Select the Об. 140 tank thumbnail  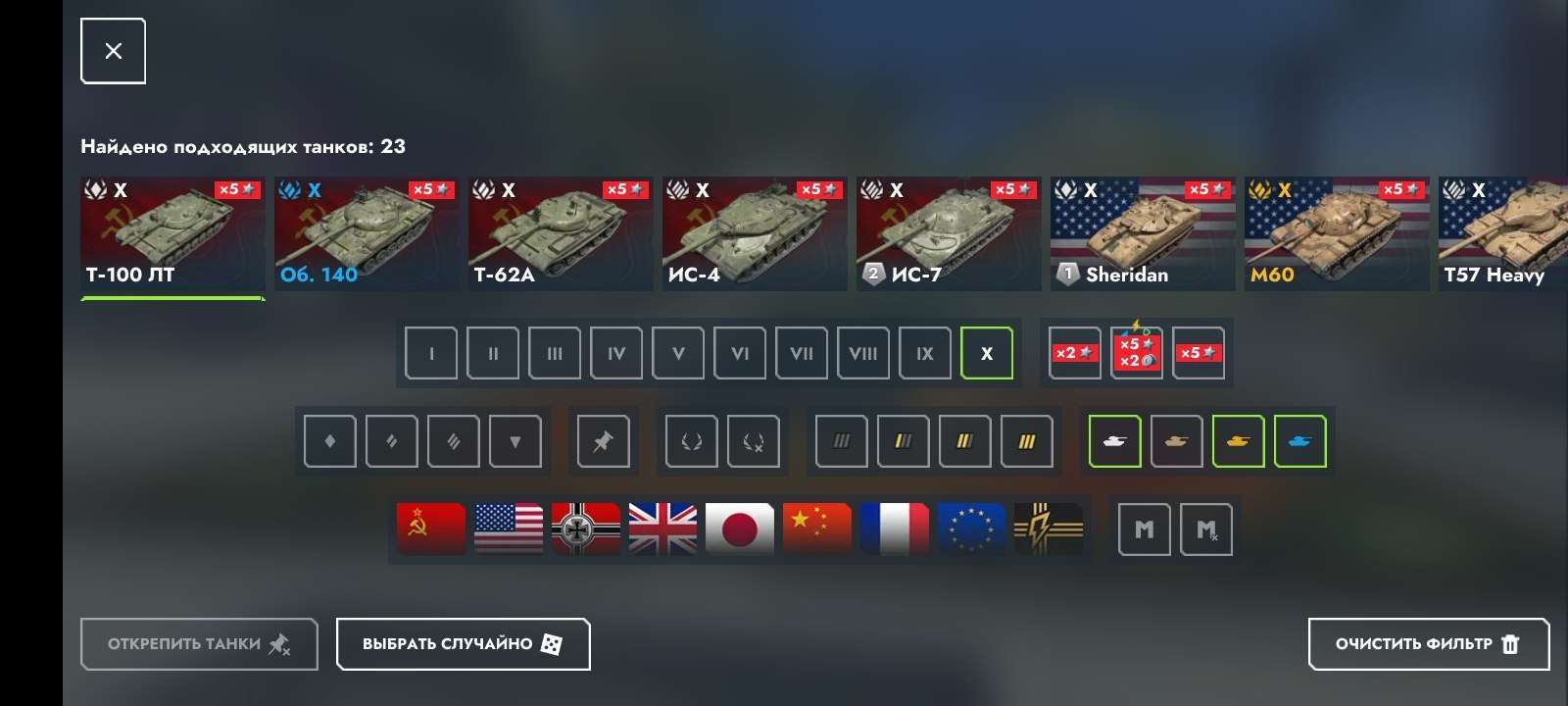[366, 233]
